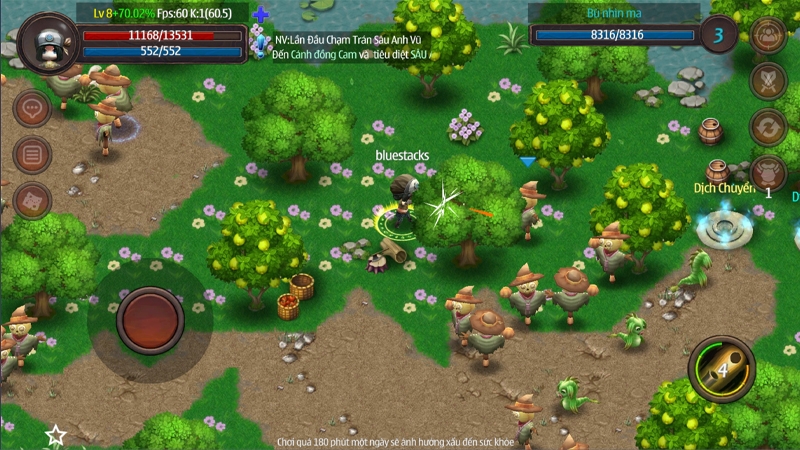Use the potion item with count 1
Viewport: 800px width, 450px height.
coord(767,174)
